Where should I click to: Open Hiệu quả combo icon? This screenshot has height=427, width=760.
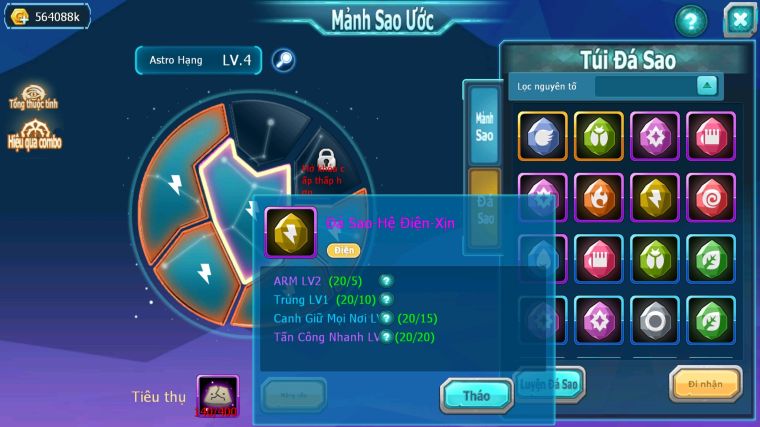point(33,136)
